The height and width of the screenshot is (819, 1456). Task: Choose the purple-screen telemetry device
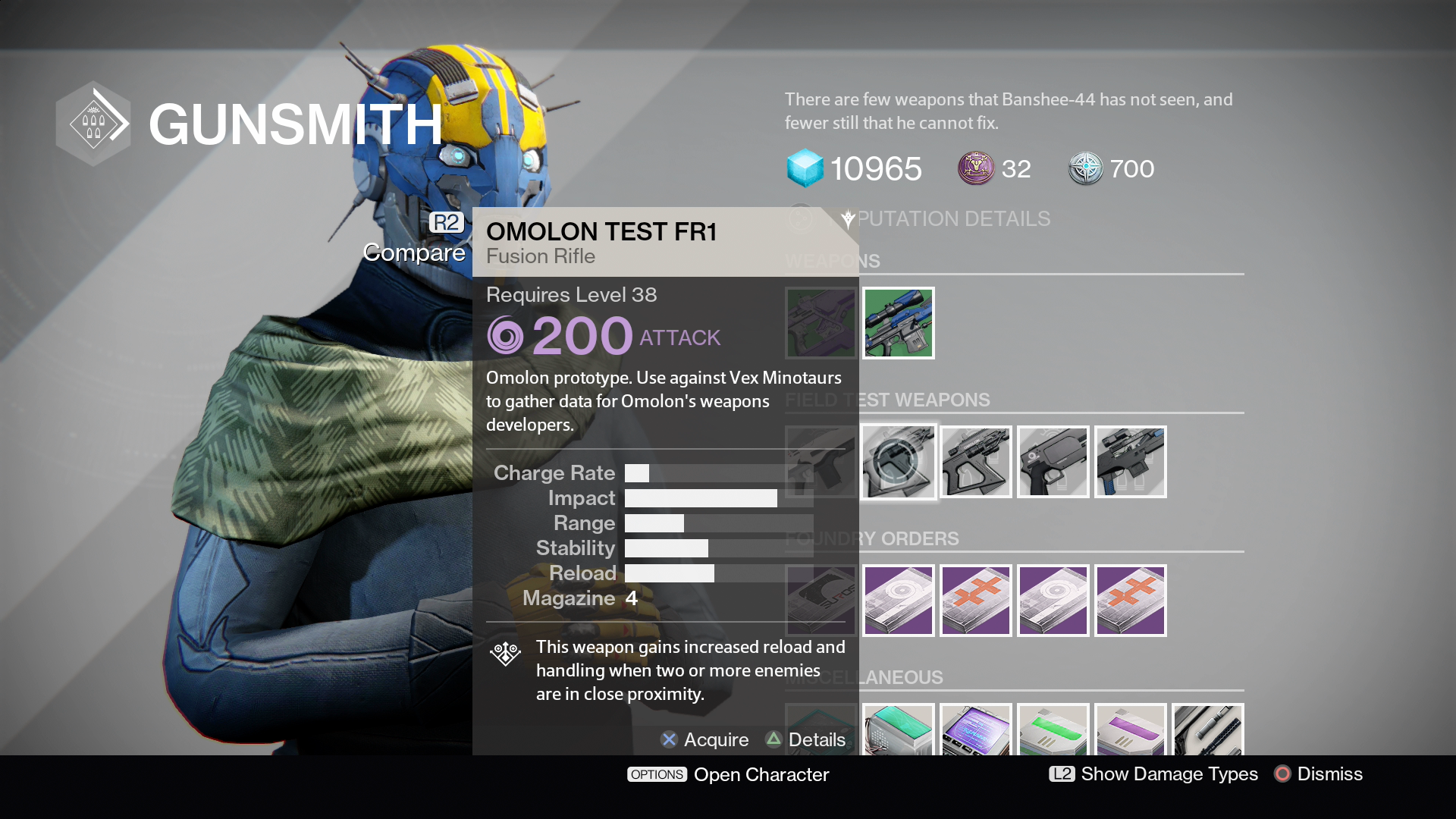tap(976, 730)
